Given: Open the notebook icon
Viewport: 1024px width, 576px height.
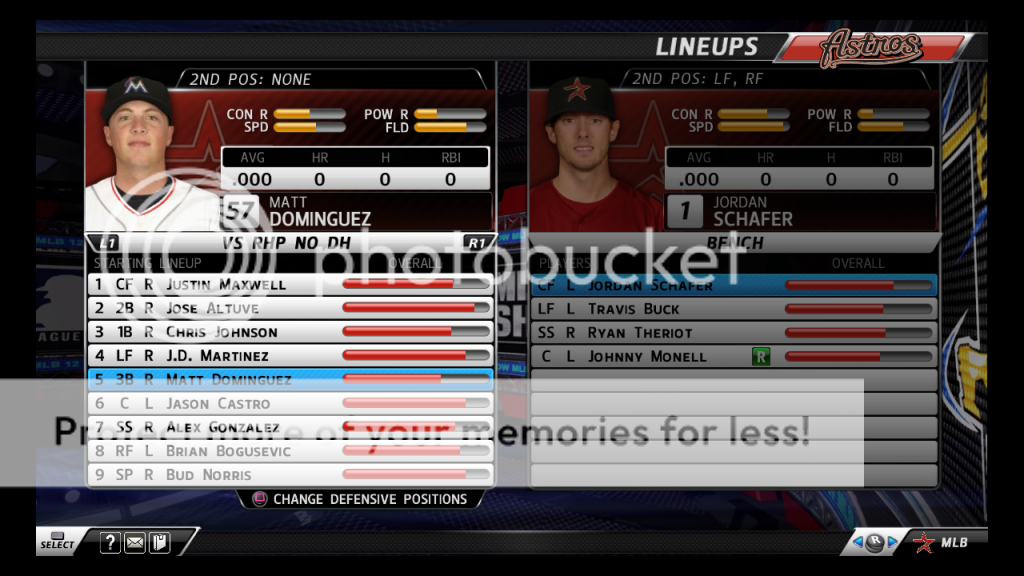Looking at the screenshot, I should pyautogui.click(x=159, y=543).
